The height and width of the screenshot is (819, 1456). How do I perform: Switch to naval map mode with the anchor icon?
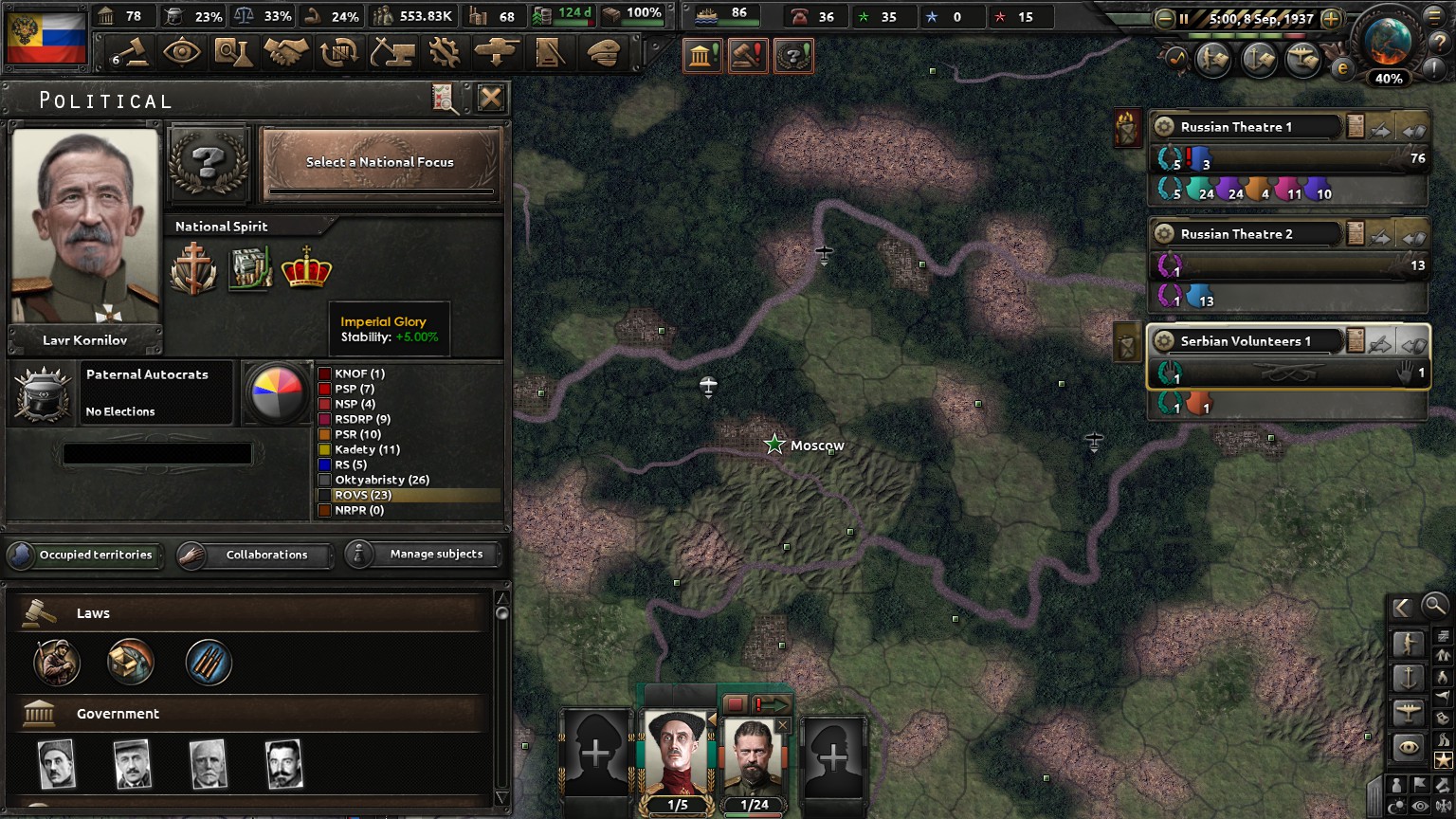point(1409,677)
